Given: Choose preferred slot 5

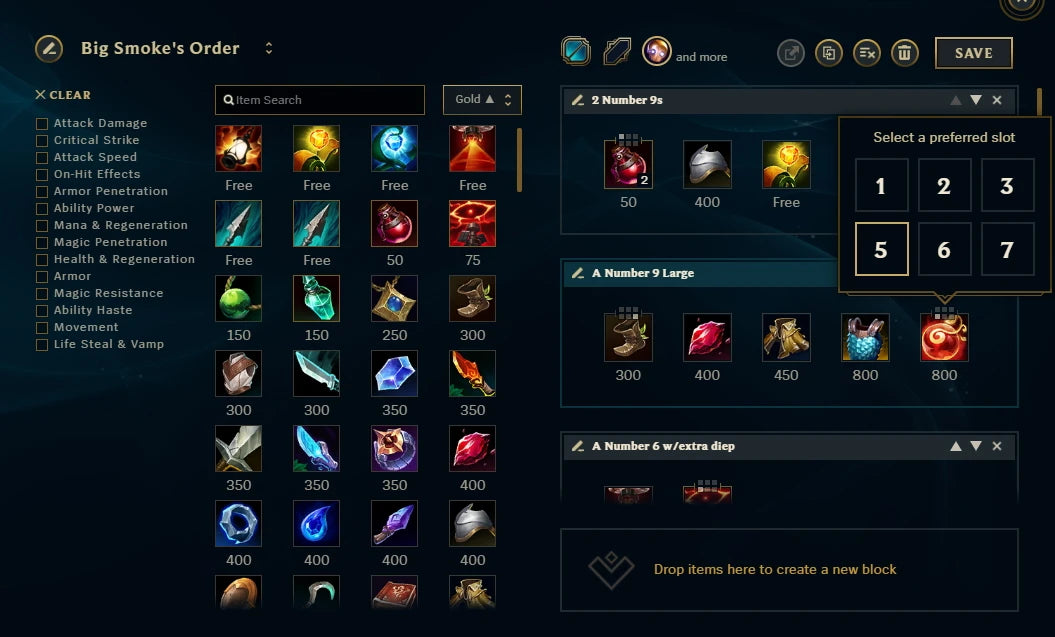Looking at the screenshot, I should click(881, 249).
